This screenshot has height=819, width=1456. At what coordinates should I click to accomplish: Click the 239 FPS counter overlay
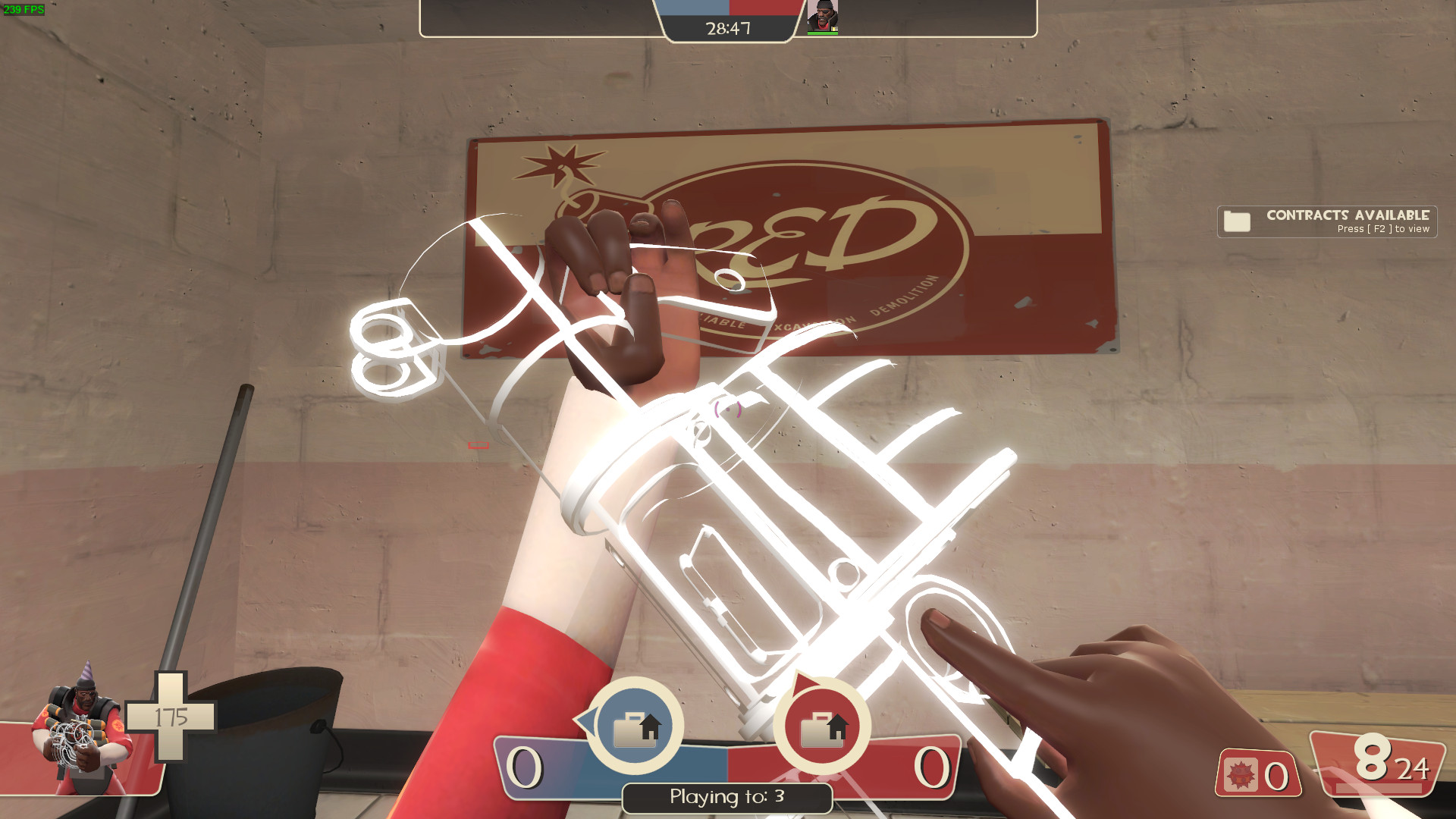23,10
